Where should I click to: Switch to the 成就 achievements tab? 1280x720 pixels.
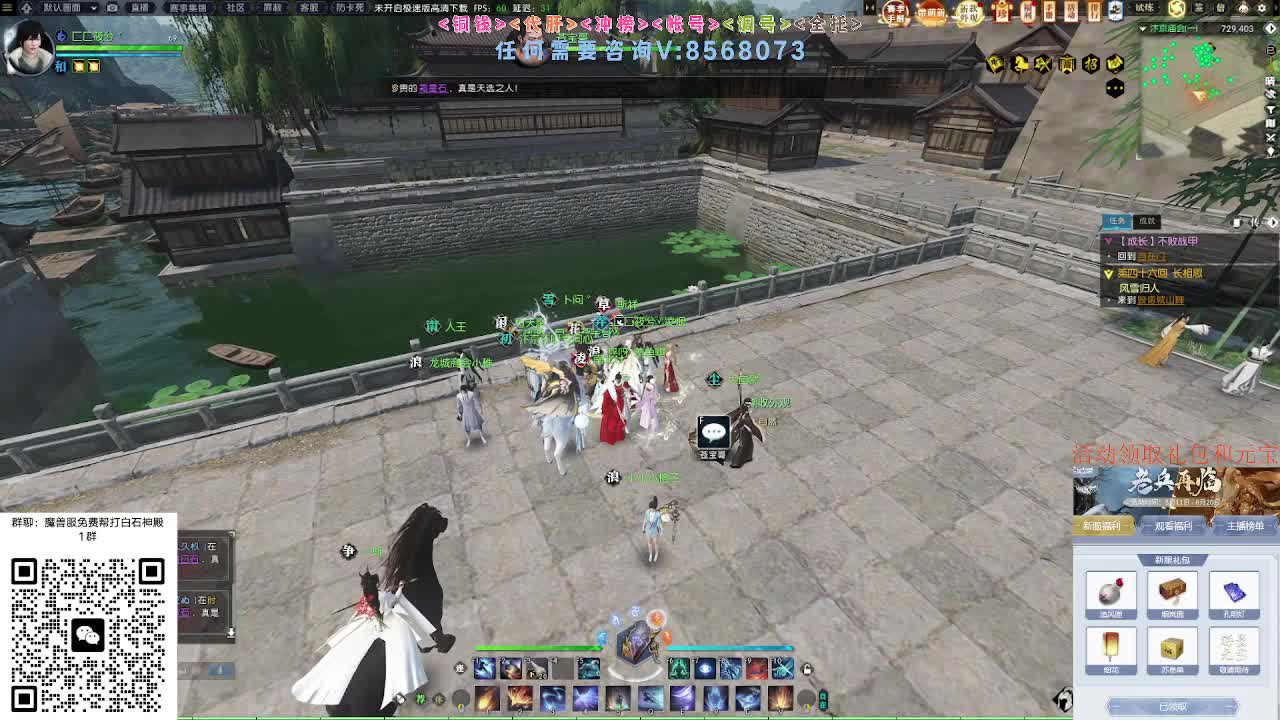click(1147, 221)
